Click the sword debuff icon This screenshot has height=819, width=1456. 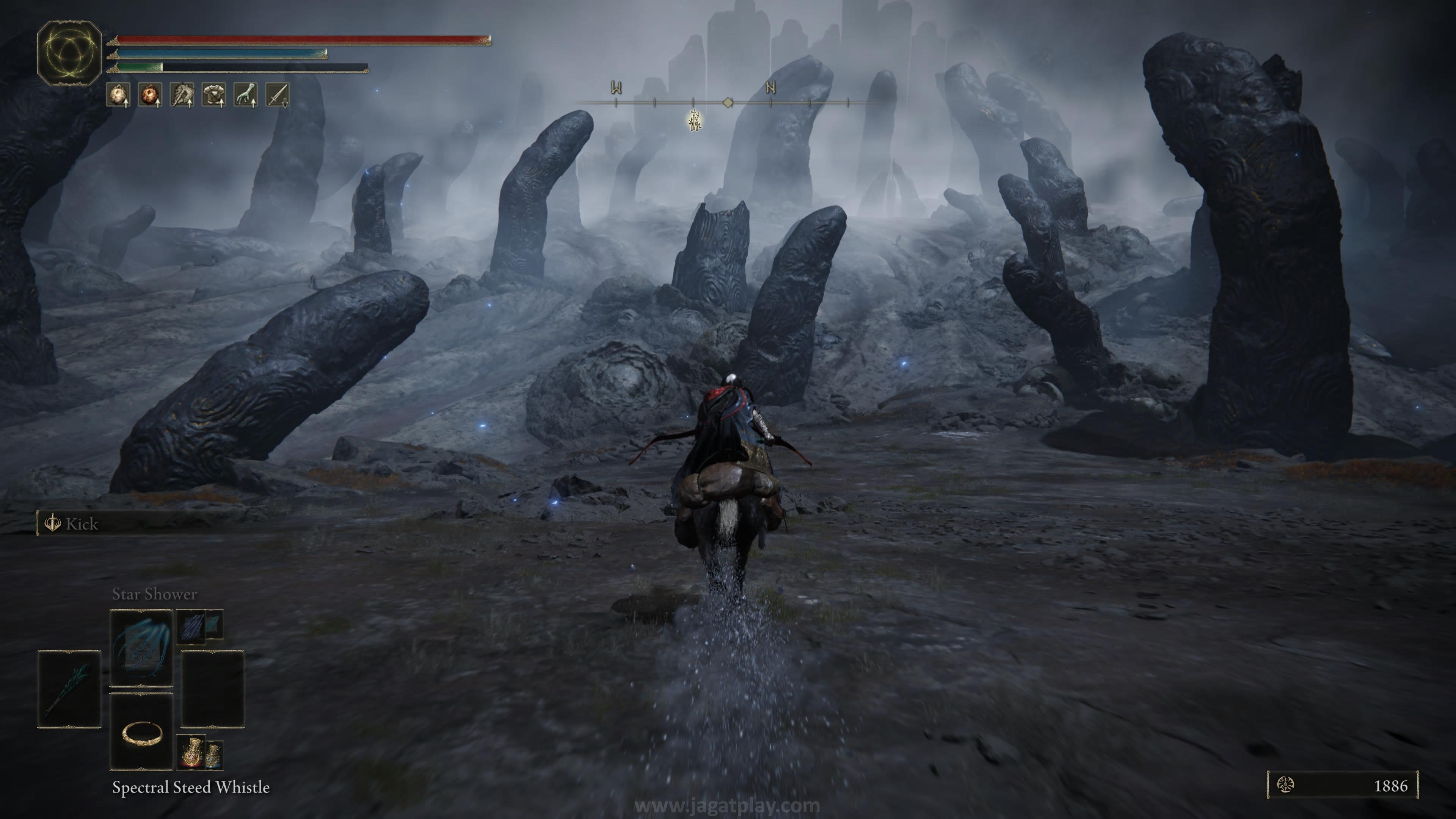click(x=278, y=94)
